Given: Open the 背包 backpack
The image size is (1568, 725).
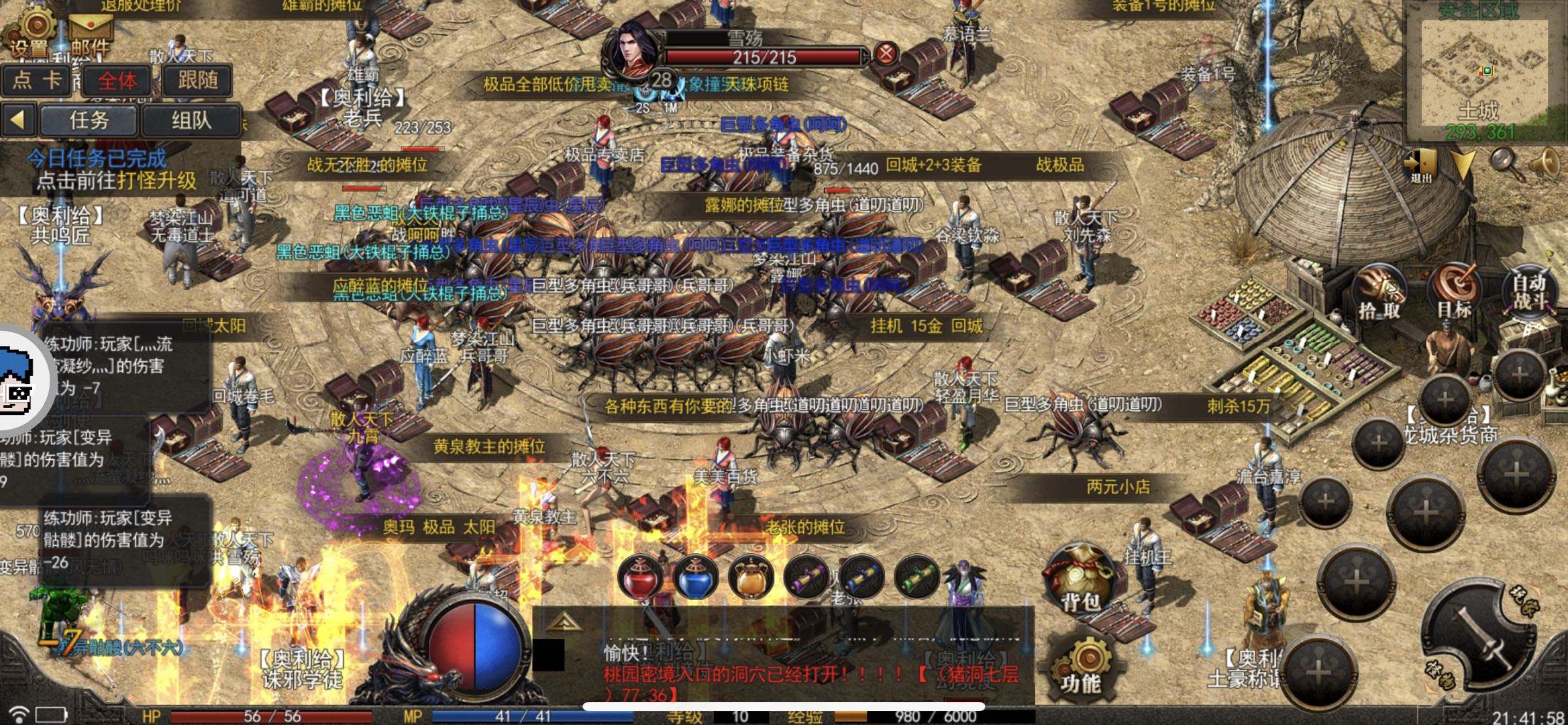Looking at the screenshot, I should [x=1080, y=581].
